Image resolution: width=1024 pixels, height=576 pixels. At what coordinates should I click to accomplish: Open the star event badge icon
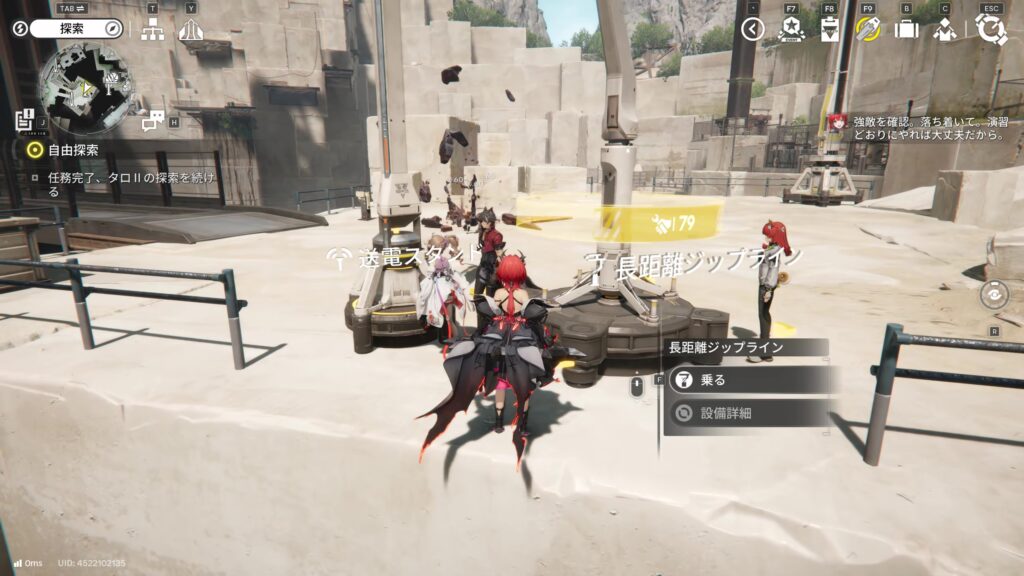point(791,29)
